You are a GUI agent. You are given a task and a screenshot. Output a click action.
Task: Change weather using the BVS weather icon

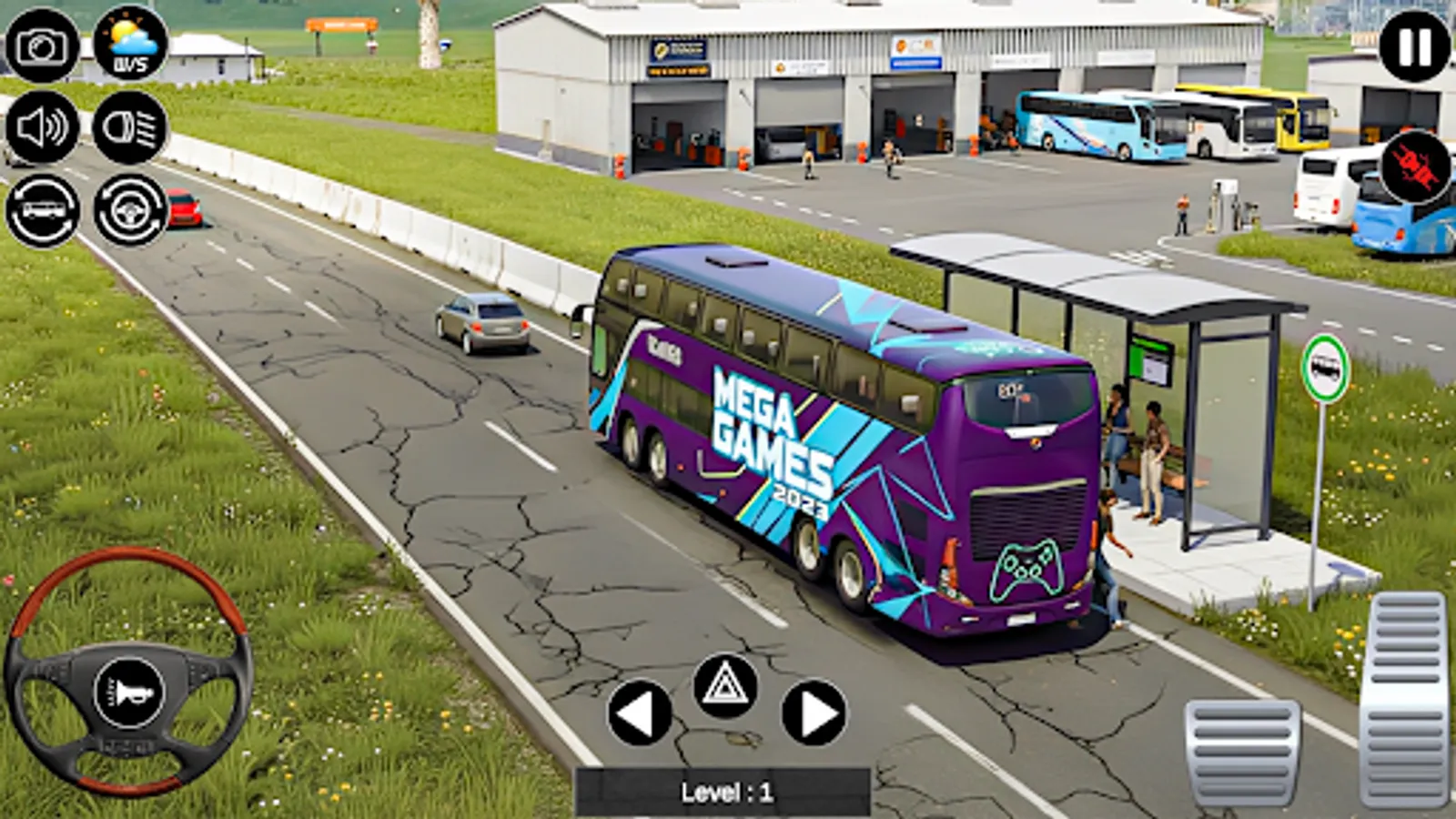pyautogui.click(x=127, y=42)
